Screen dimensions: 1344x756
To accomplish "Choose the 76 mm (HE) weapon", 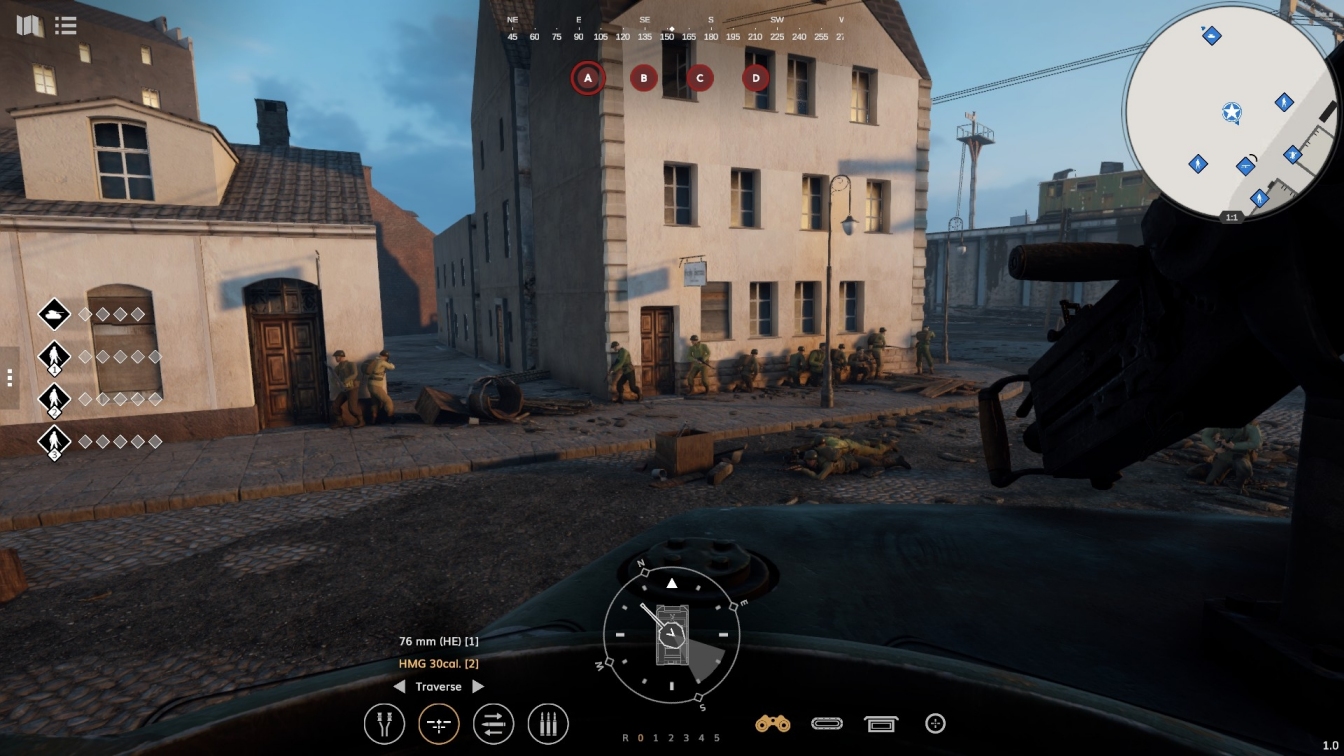I will pos(438,641).
